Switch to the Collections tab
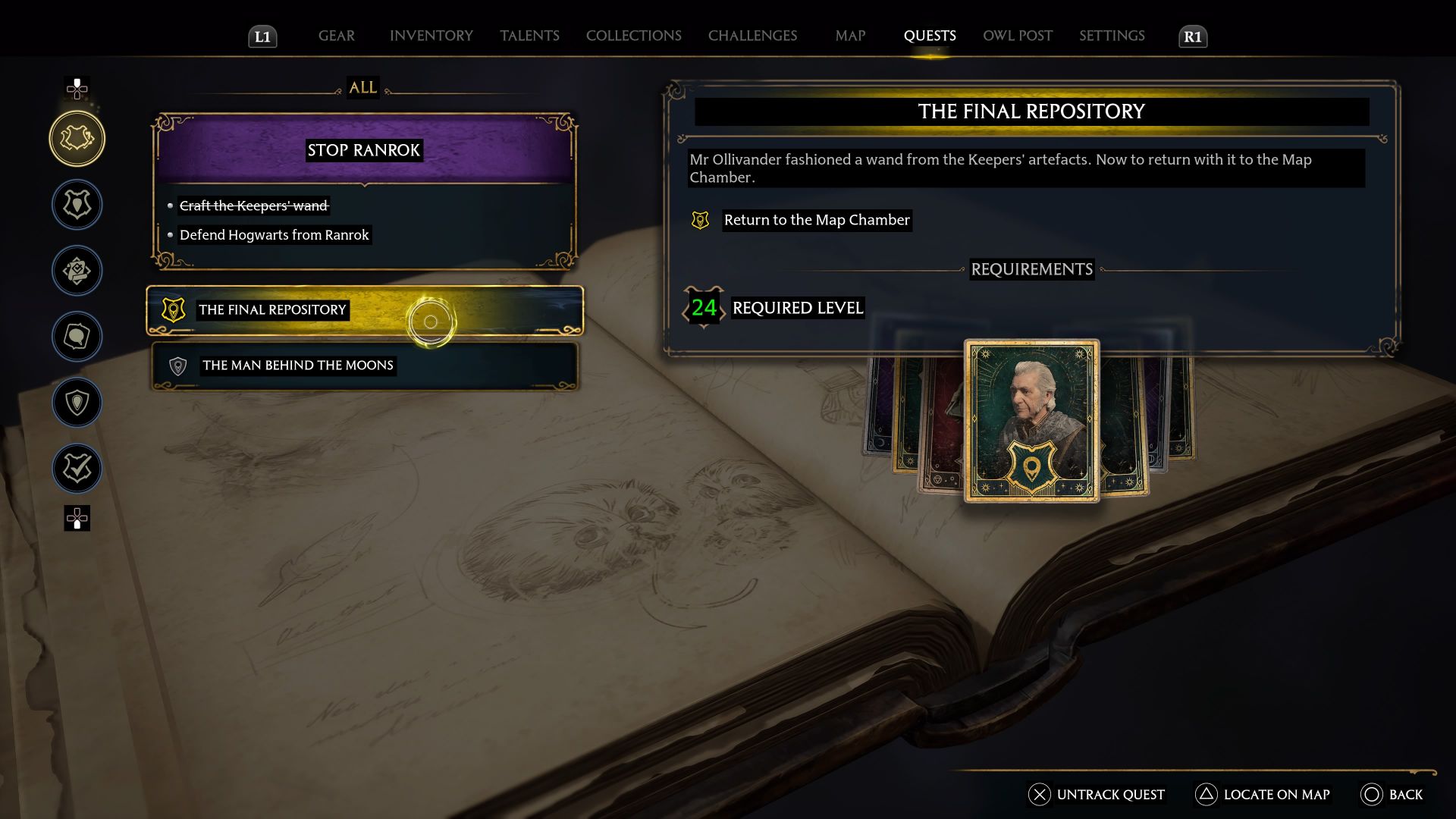Screen dimensions: 1456x819 click(633, 36)
